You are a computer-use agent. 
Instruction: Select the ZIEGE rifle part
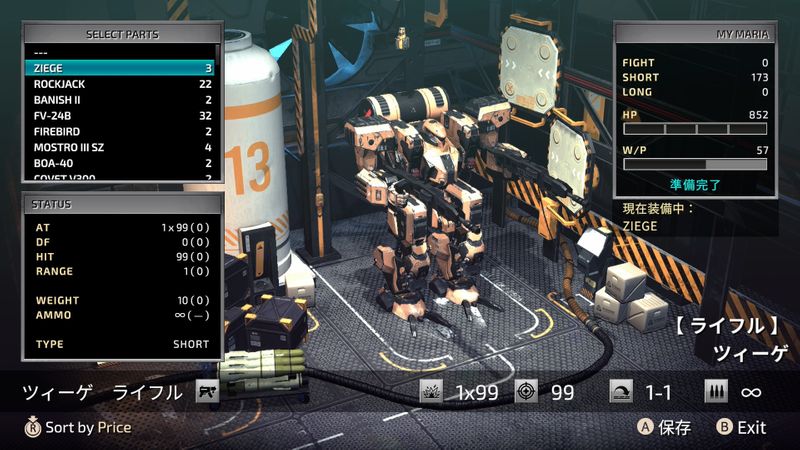click(120, 68)
